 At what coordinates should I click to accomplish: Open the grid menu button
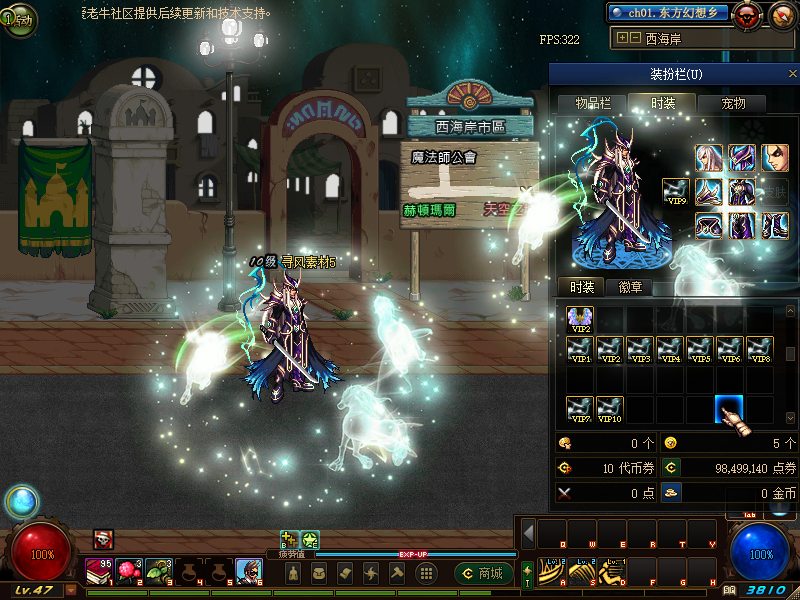[426, 573]
